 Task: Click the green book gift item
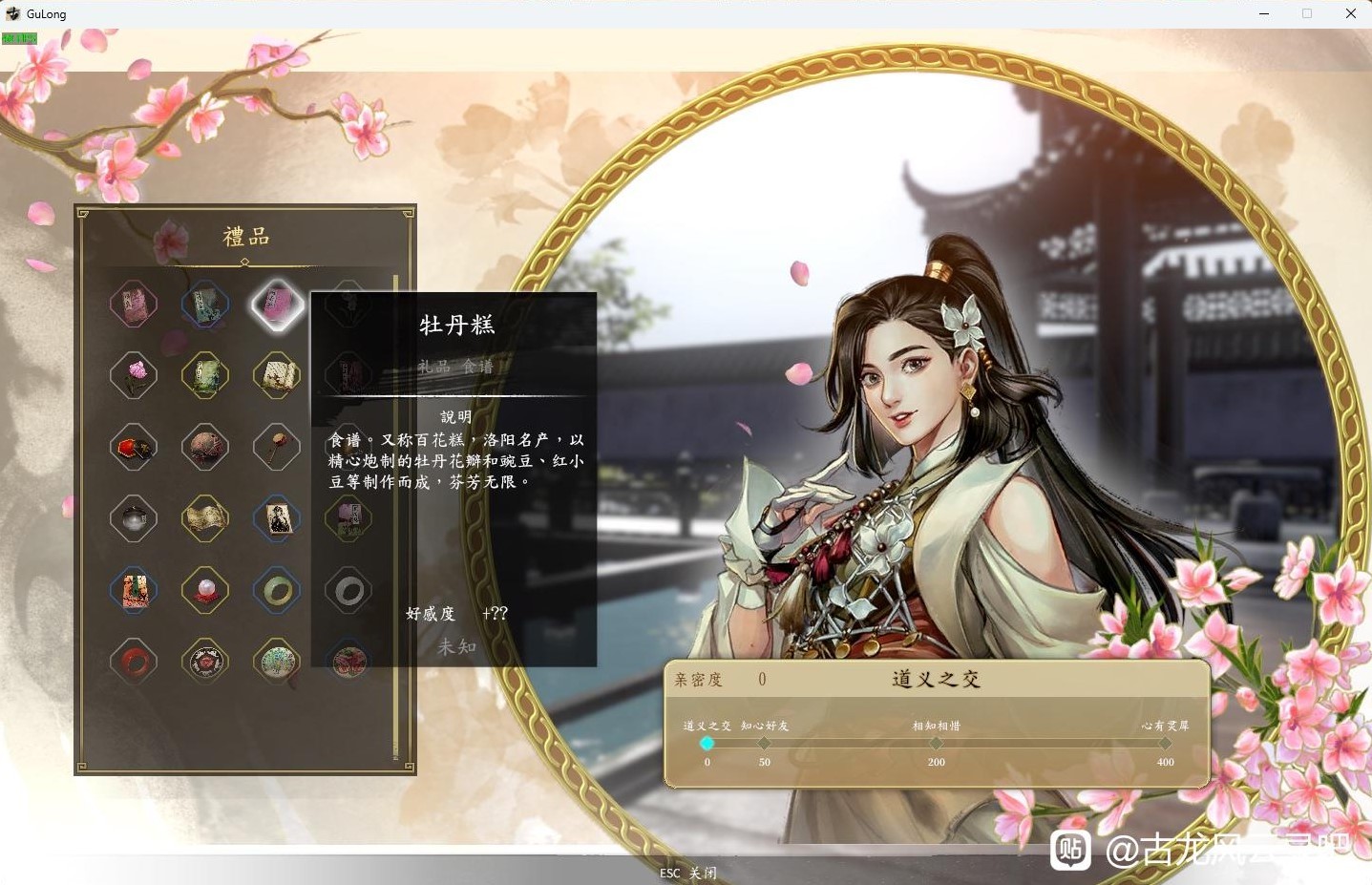(205, 375)
